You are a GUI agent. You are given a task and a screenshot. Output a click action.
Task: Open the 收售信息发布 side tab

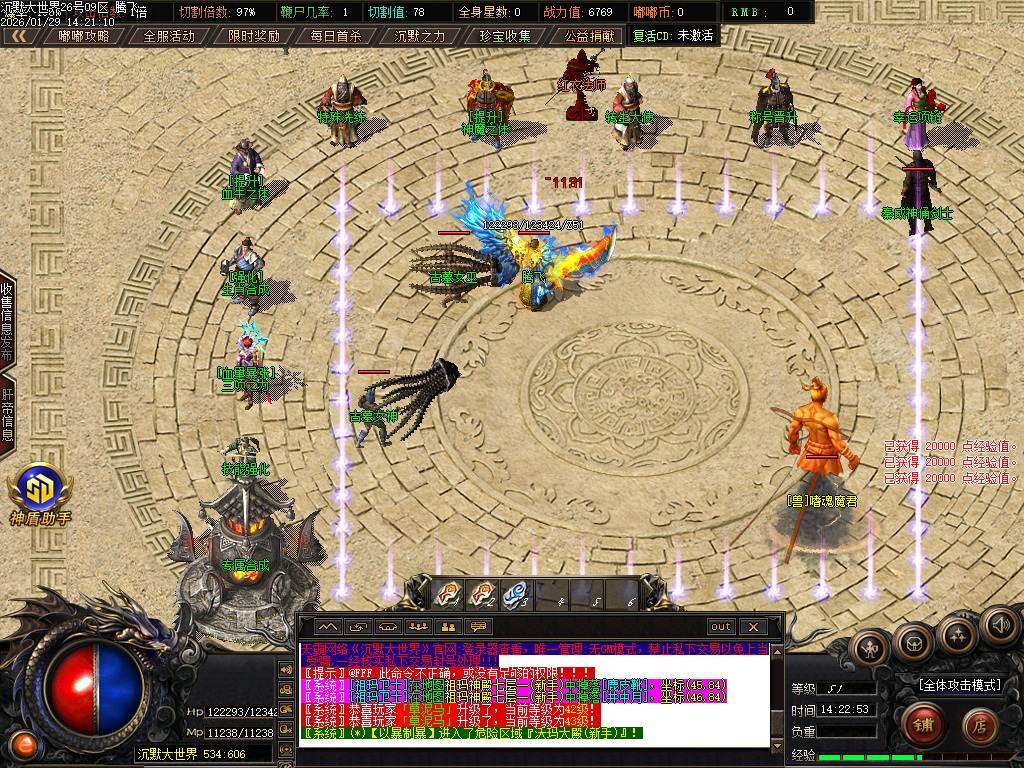point(7,320)
